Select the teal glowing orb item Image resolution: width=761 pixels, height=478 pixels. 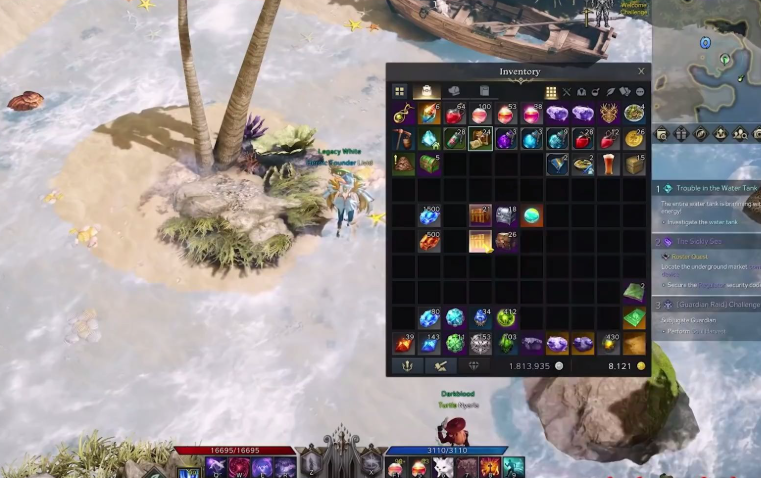532,216
